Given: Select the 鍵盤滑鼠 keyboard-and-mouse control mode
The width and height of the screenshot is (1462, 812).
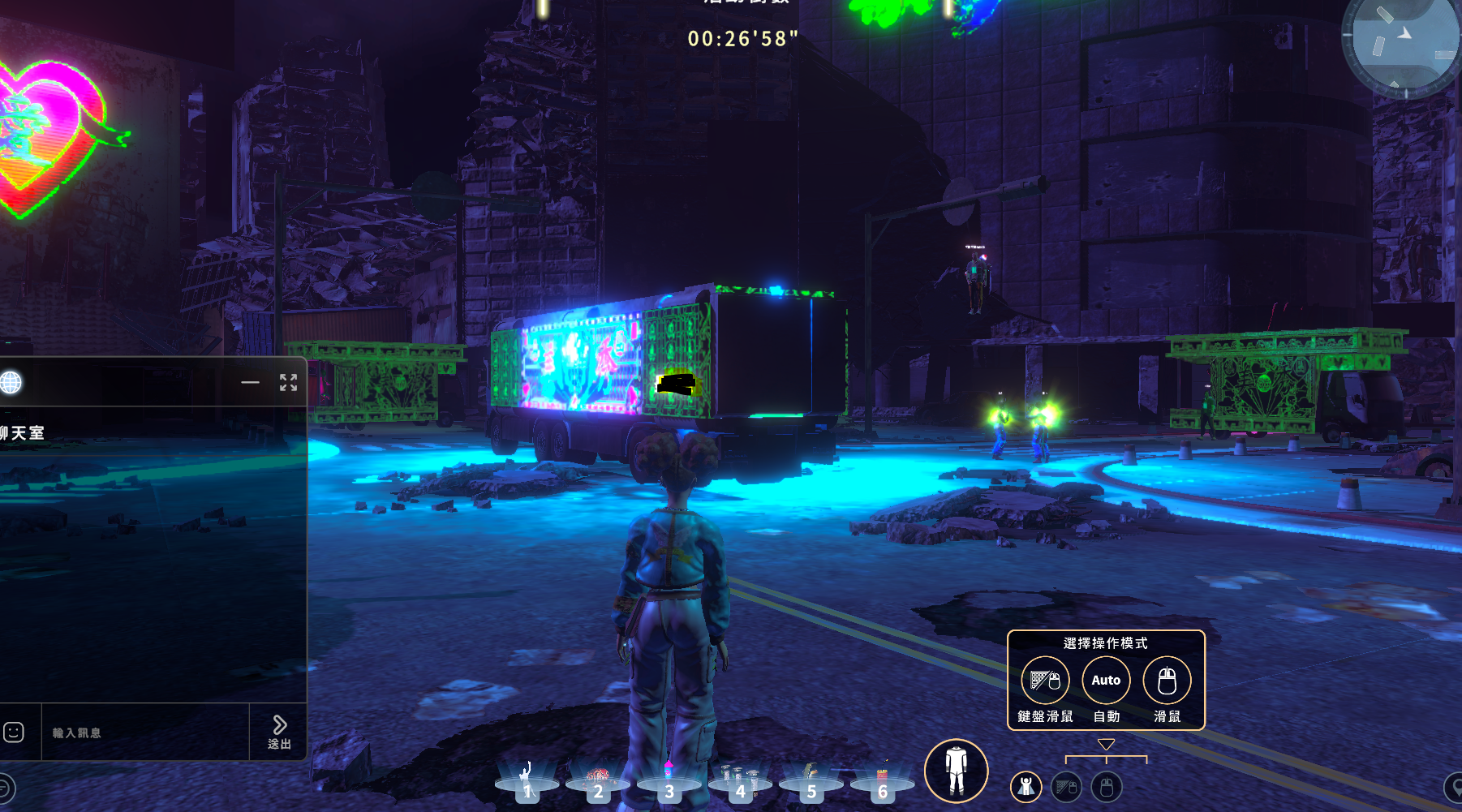Looking at the screenshot, I should coord(1045,681).
